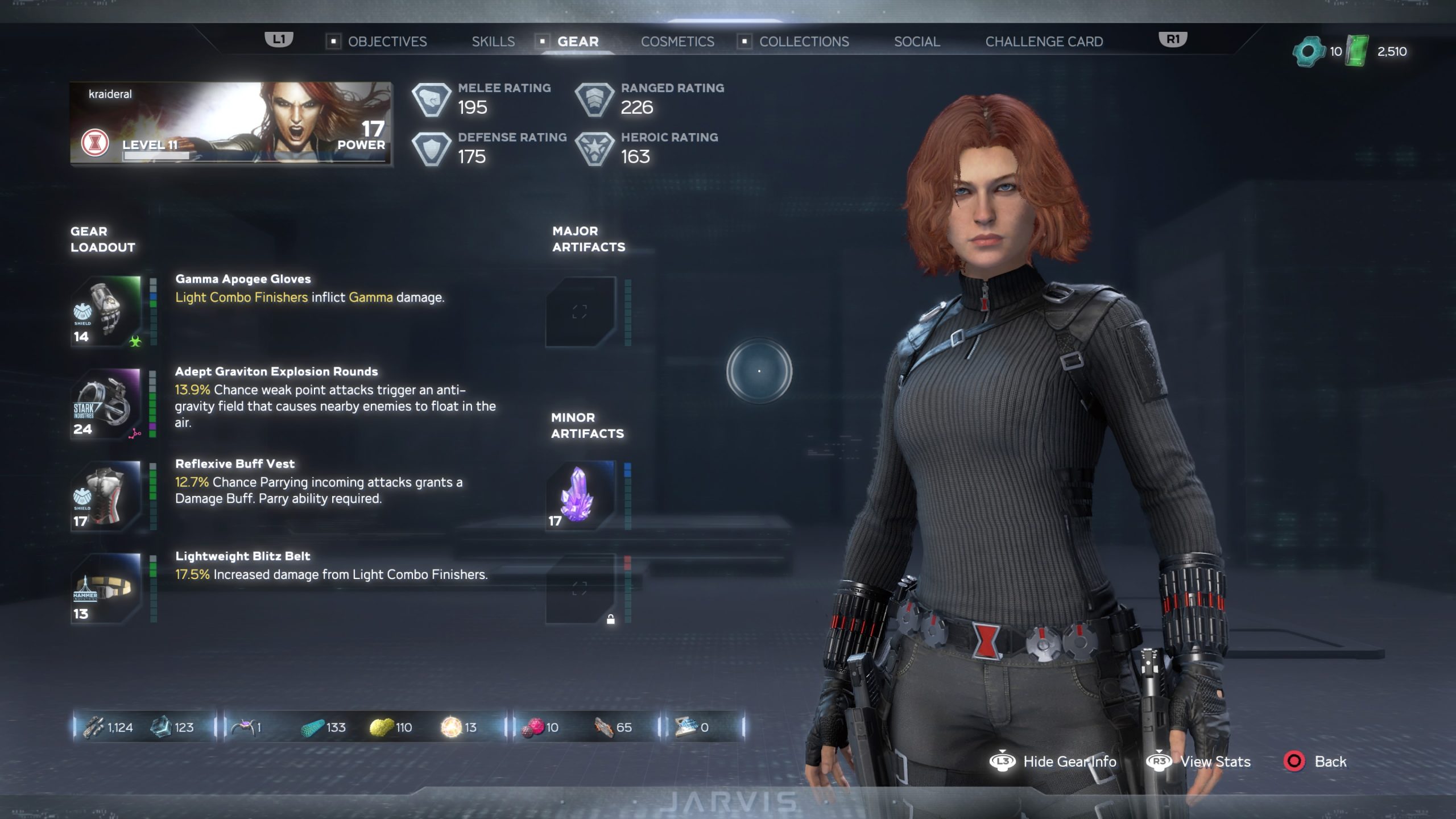Select the purple Minor Artifact crystal

[578, 497]
